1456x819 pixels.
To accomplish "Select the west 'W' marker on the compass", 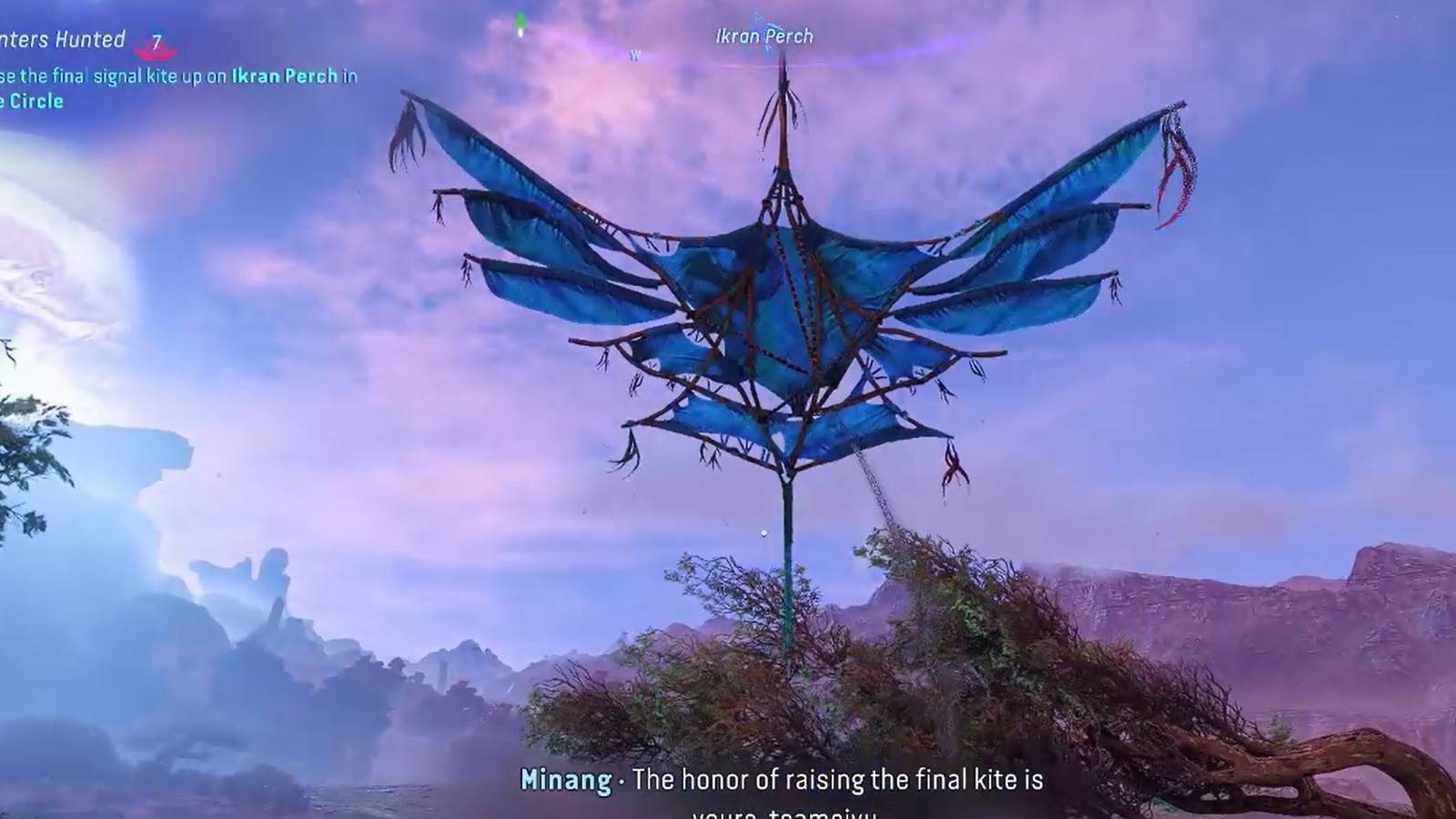I will point(635,53).
